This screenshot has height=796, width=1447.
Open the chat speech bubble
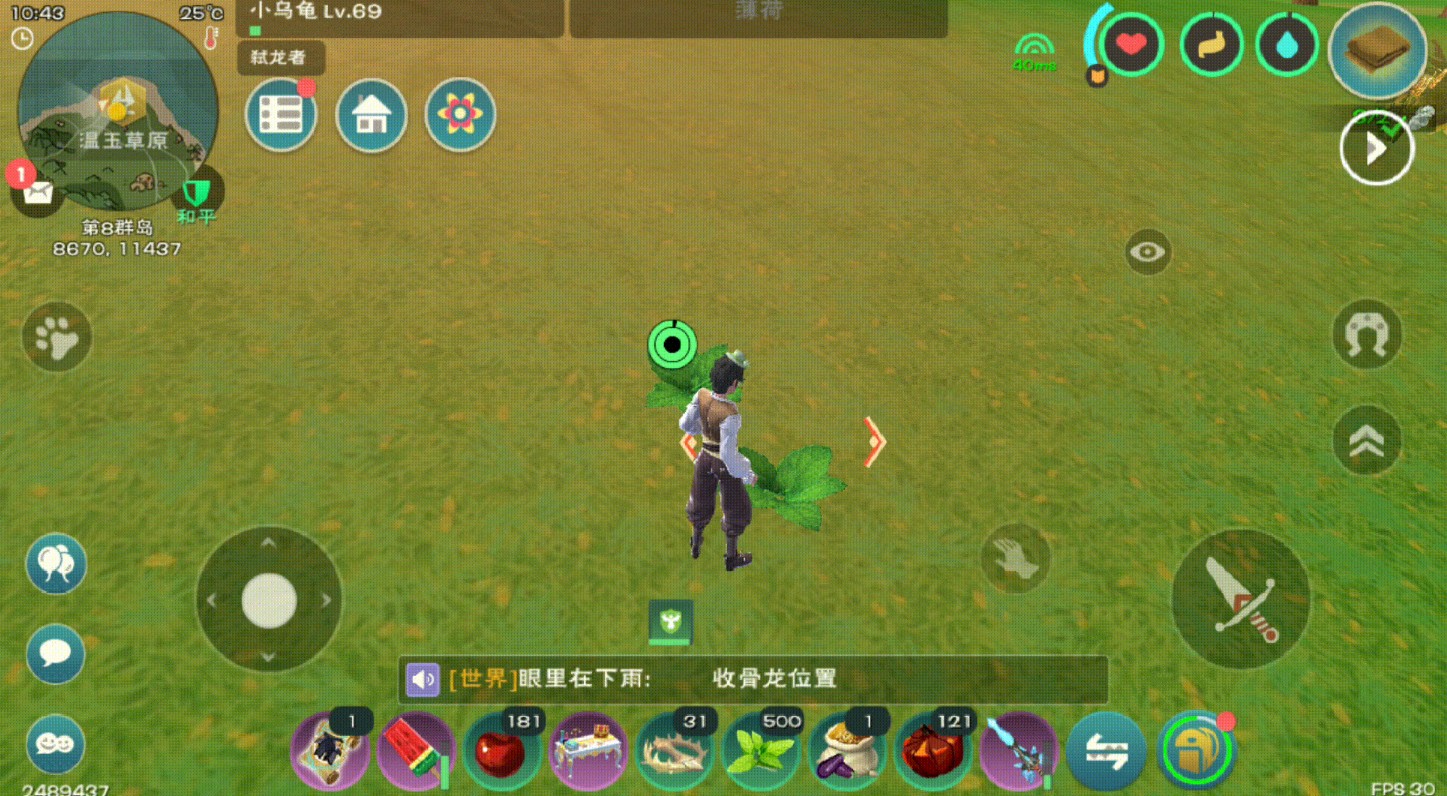point(56,654)
